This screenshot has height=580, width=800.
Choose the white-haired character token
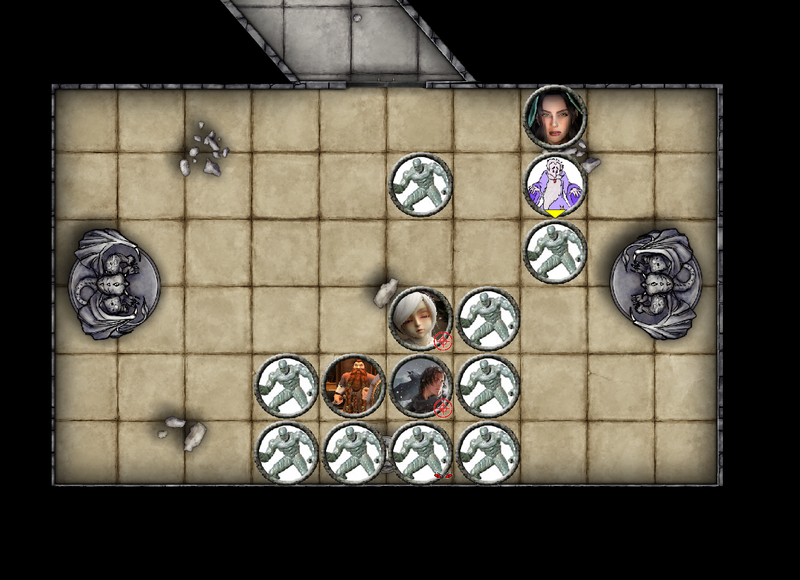coord(420,319)
